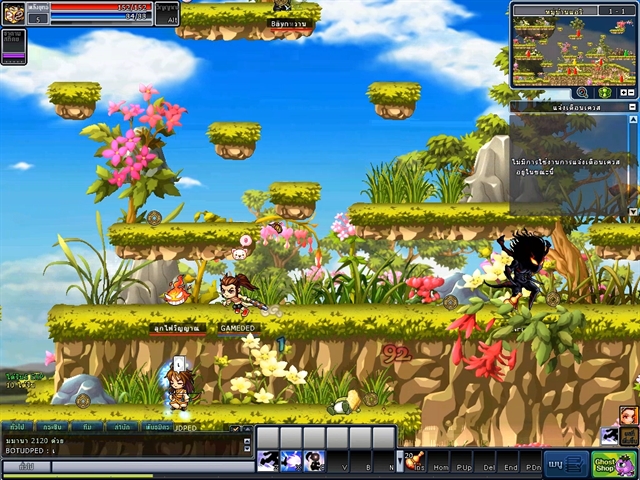
Task: Select the first chat tab
Action: pos(17,426)
